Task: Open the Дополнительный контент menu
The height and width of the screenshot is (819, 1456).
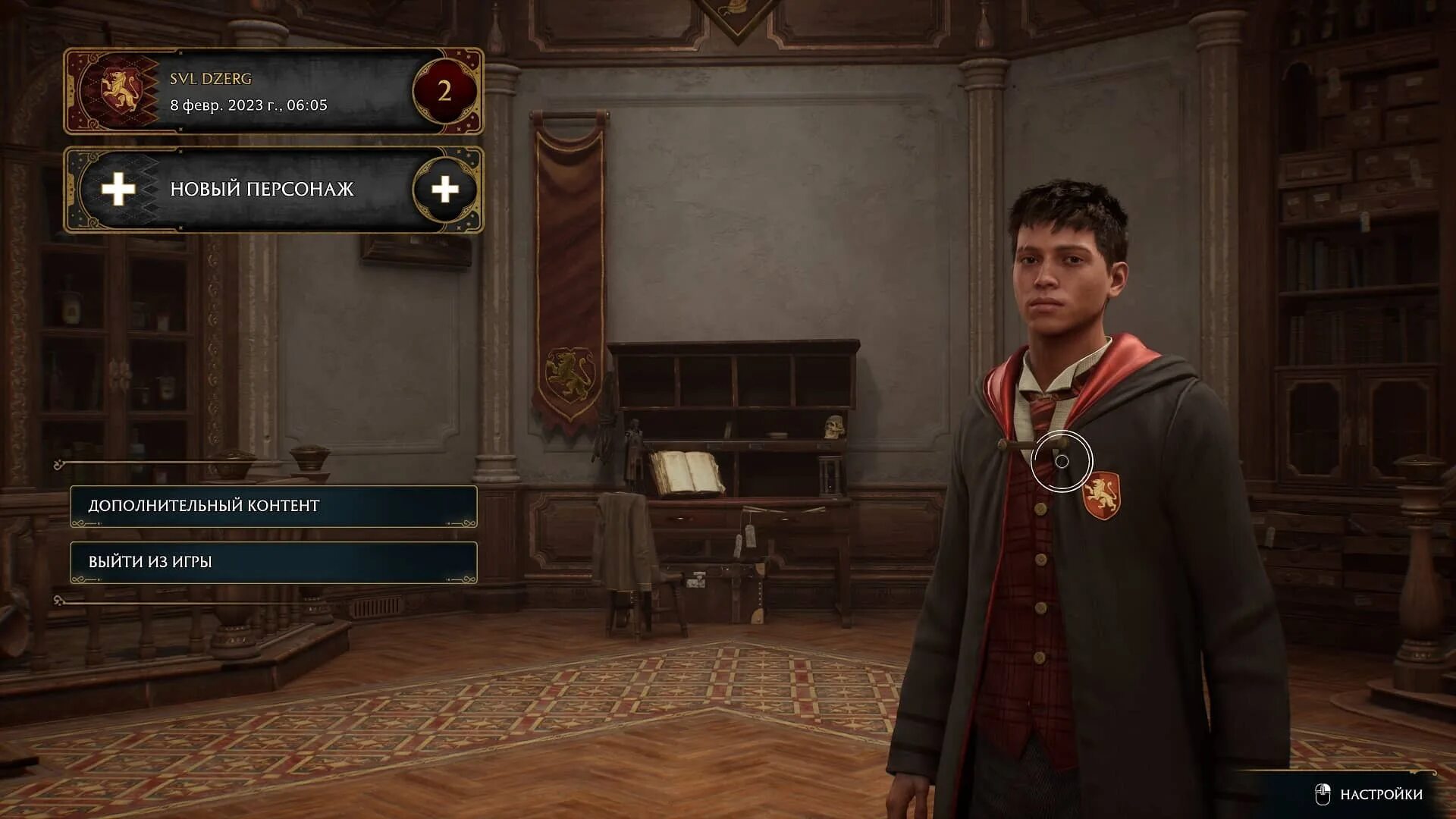Action: (x=273, y=506)
